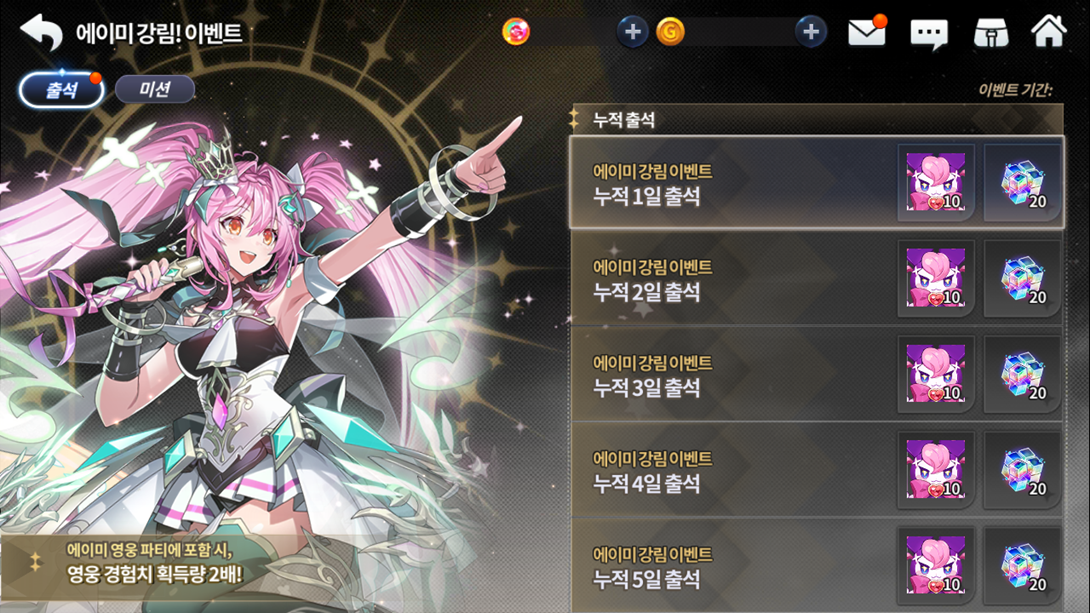Select the 누적 3일 출석 reward row
This screenshot has width=1090, height=613.
tap(730, 375)
